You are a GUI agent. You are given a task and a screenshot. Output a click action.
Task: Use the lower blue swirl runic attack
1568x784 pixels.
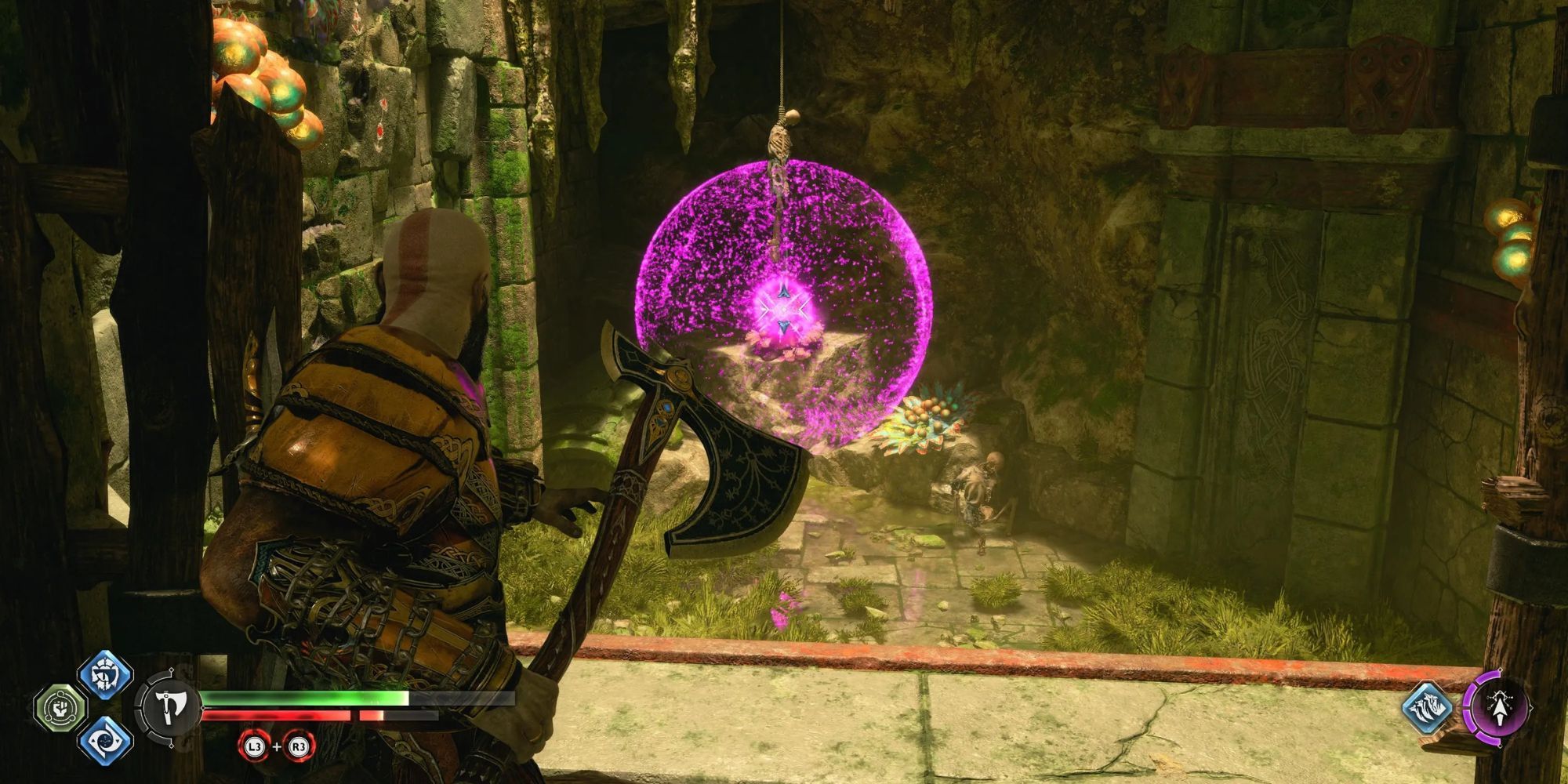(105, 741)
